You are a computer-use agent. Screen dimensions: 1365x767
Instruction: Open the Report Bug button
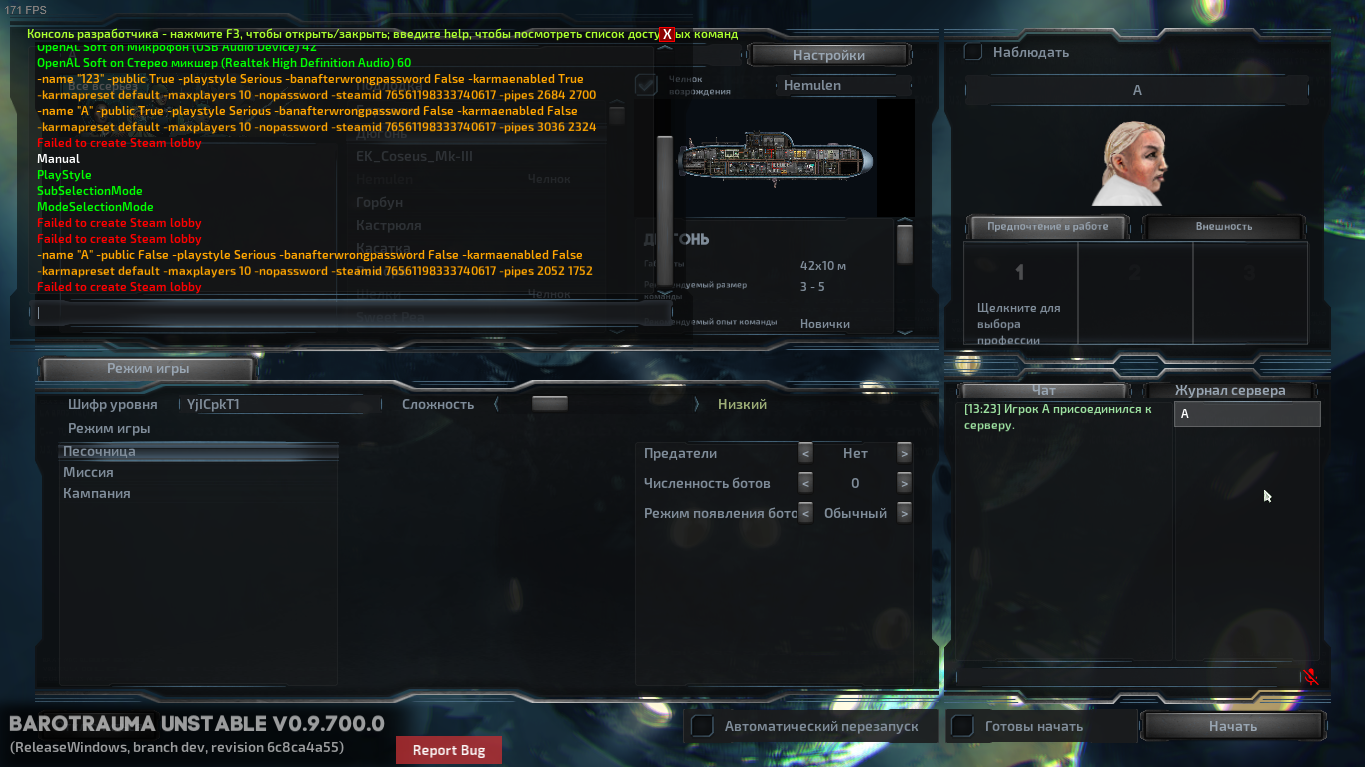coord(449,750)
